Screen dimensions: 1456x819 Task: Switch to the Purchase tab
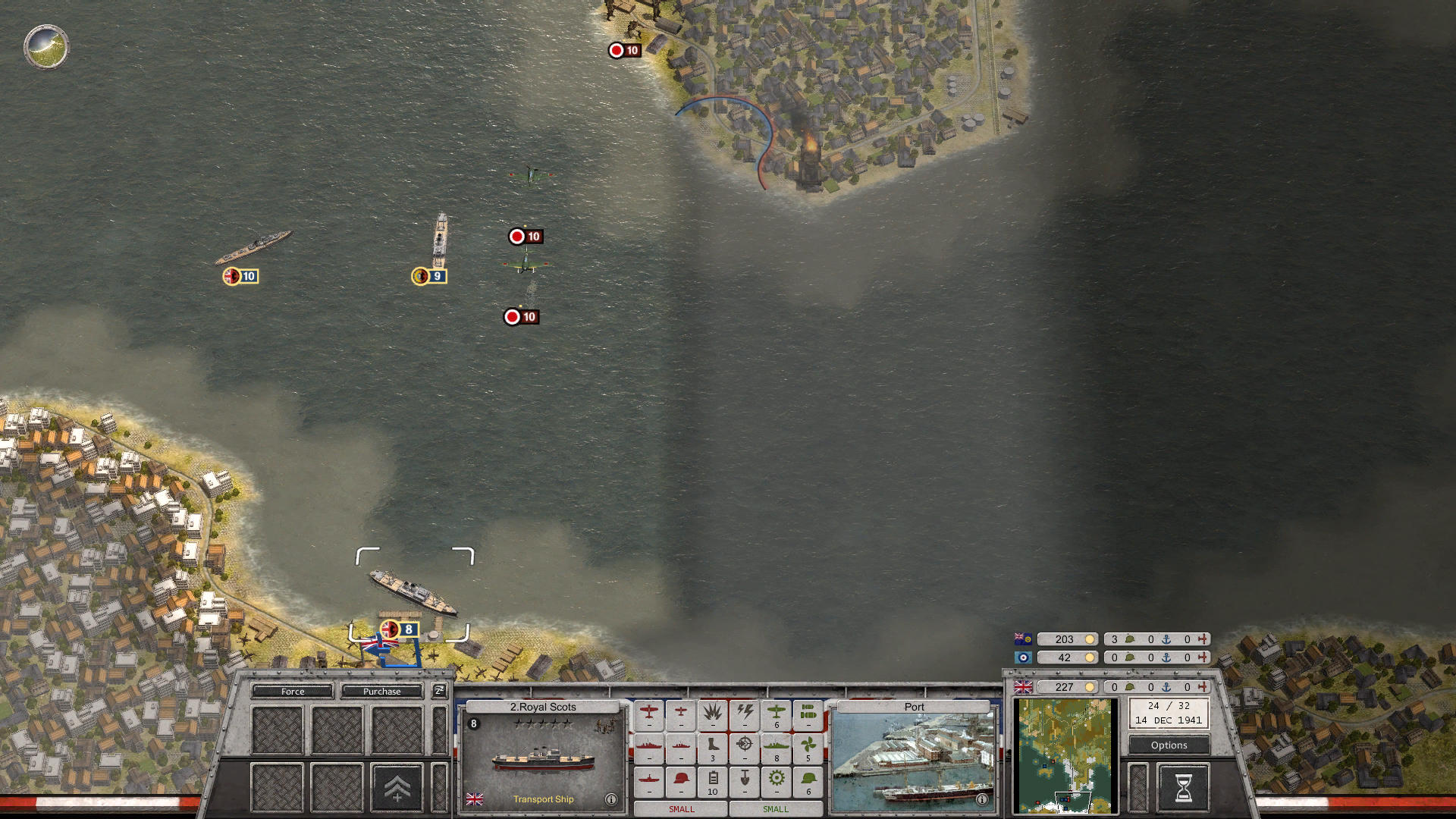pos(382,692)
